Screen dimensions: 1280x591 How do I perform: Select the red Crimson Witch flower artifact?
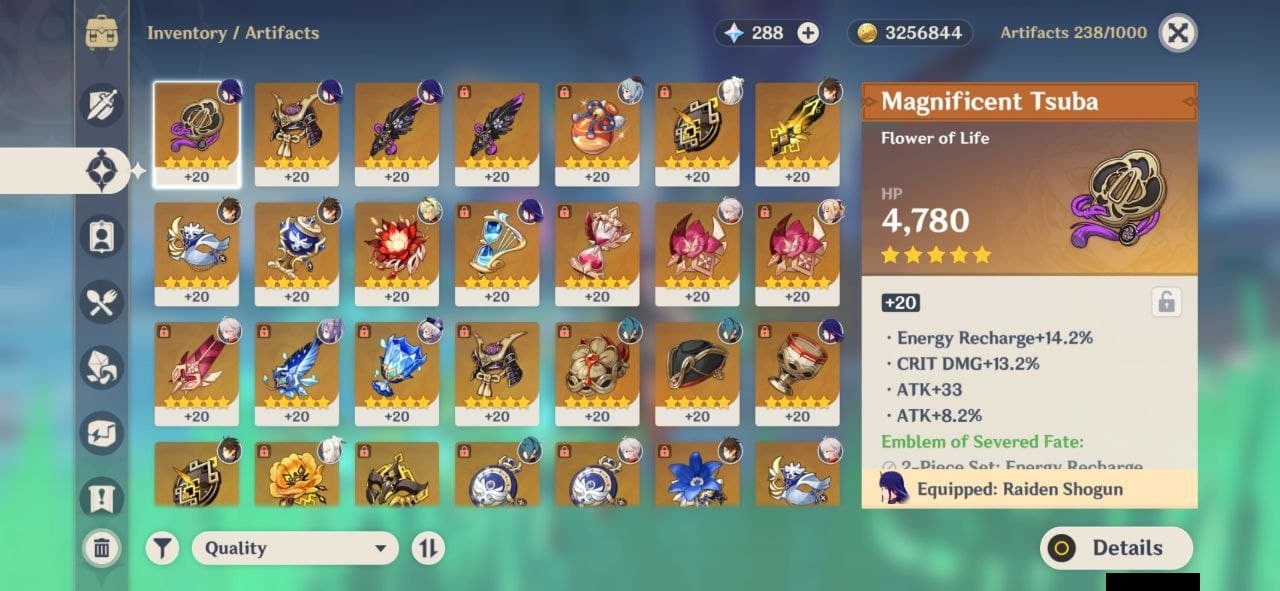[x=396, y=253]
